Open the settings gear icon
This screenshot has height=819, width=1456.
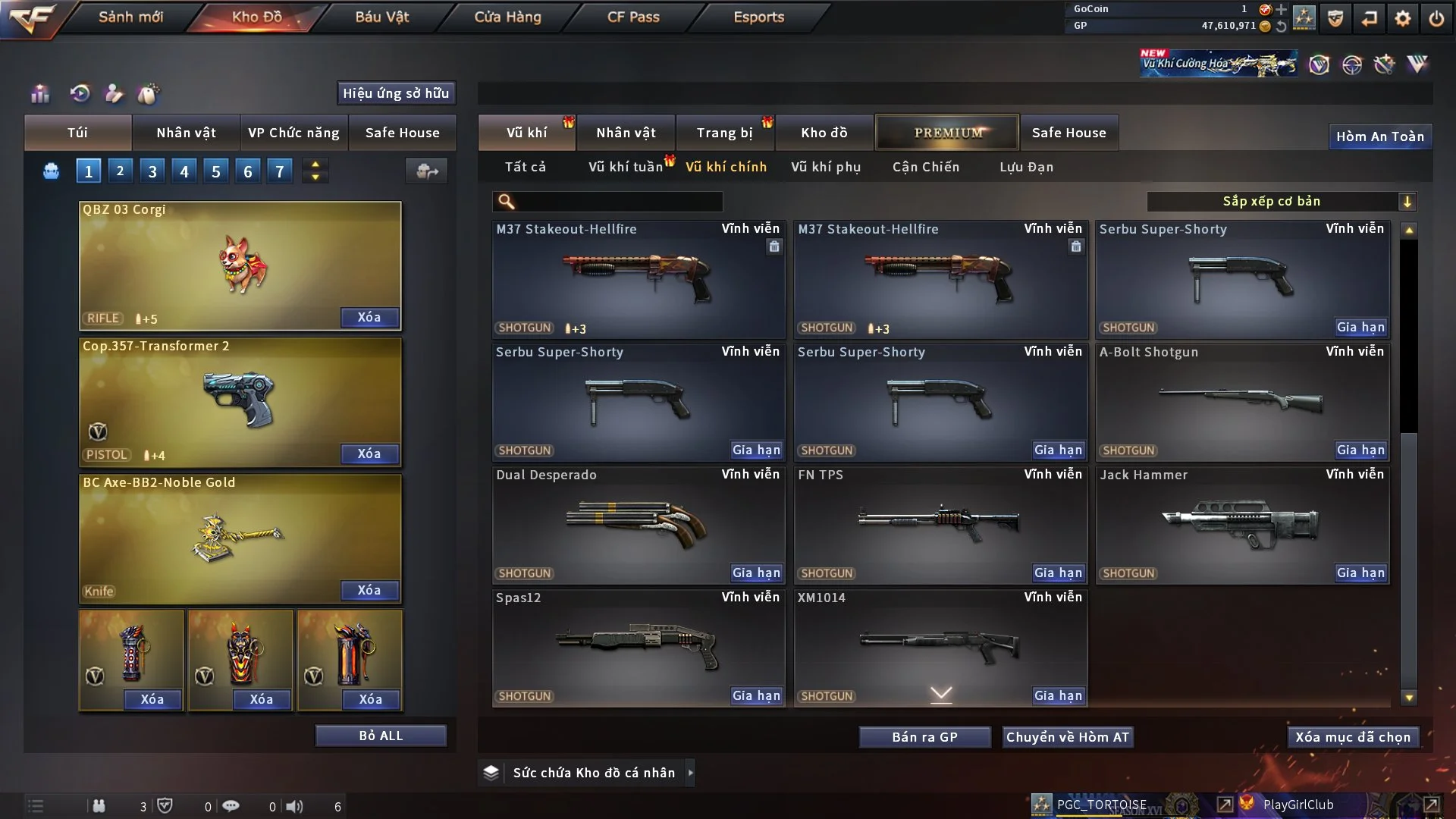1403,18
